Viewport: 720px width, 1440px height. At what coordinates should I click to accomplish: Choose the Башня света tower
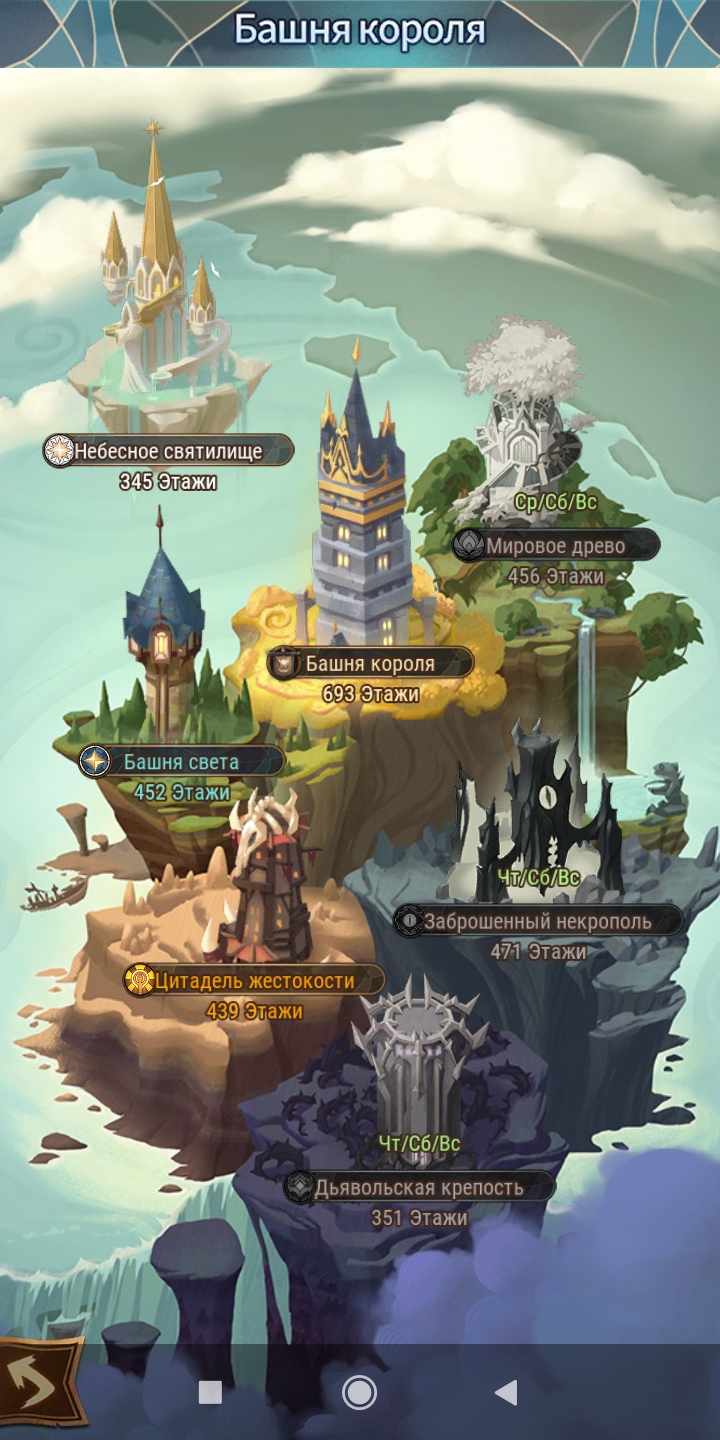181,762
